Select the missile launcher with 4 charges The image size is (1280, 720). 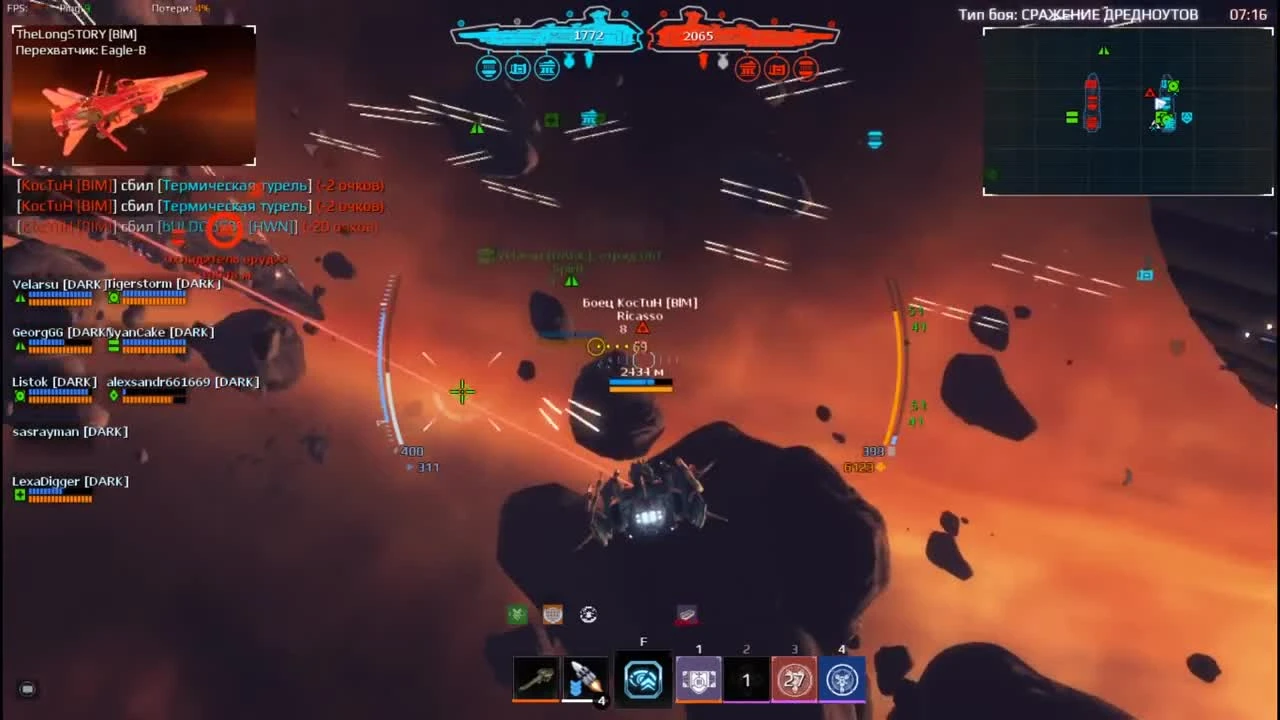pyautogui.click(x=583, y=680)
